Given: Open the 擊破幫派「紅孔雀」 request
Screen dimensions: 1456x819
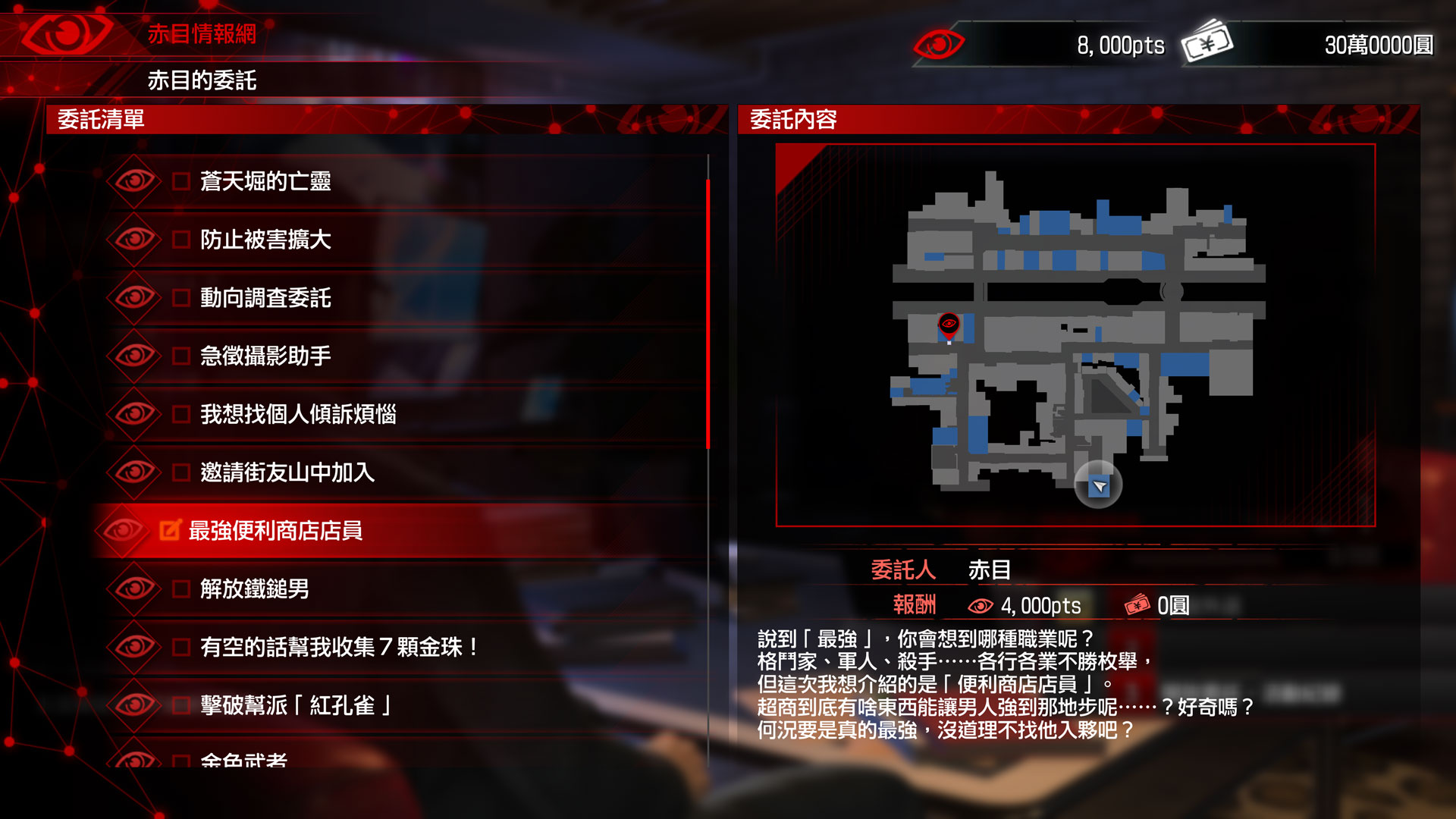Looking at the screenshot, I should coord(296,705).
